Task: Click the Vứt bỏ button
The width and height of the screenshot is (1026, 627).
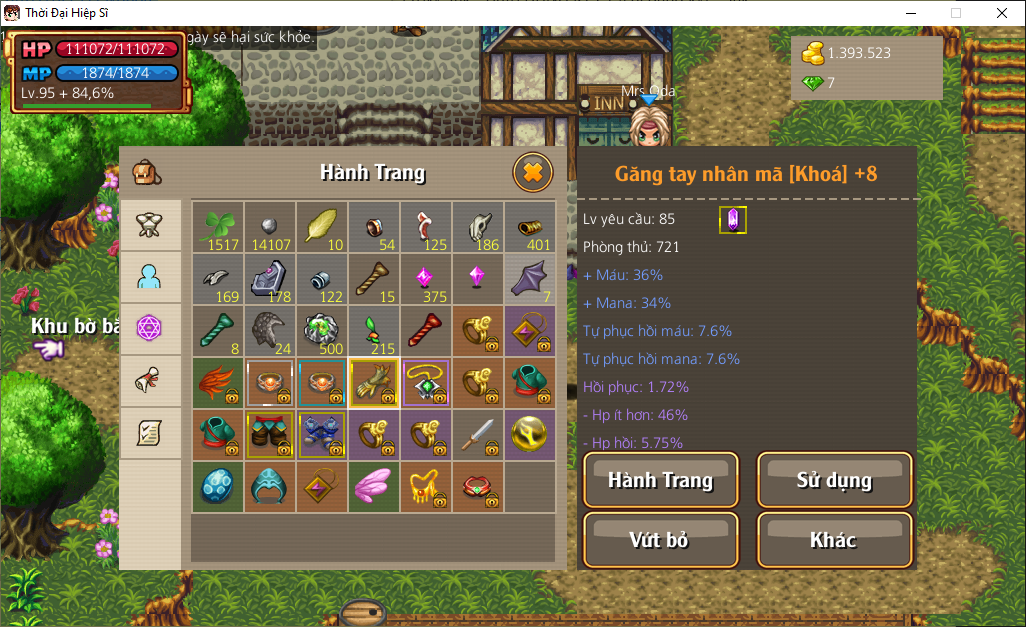Action: coord(660,540)
